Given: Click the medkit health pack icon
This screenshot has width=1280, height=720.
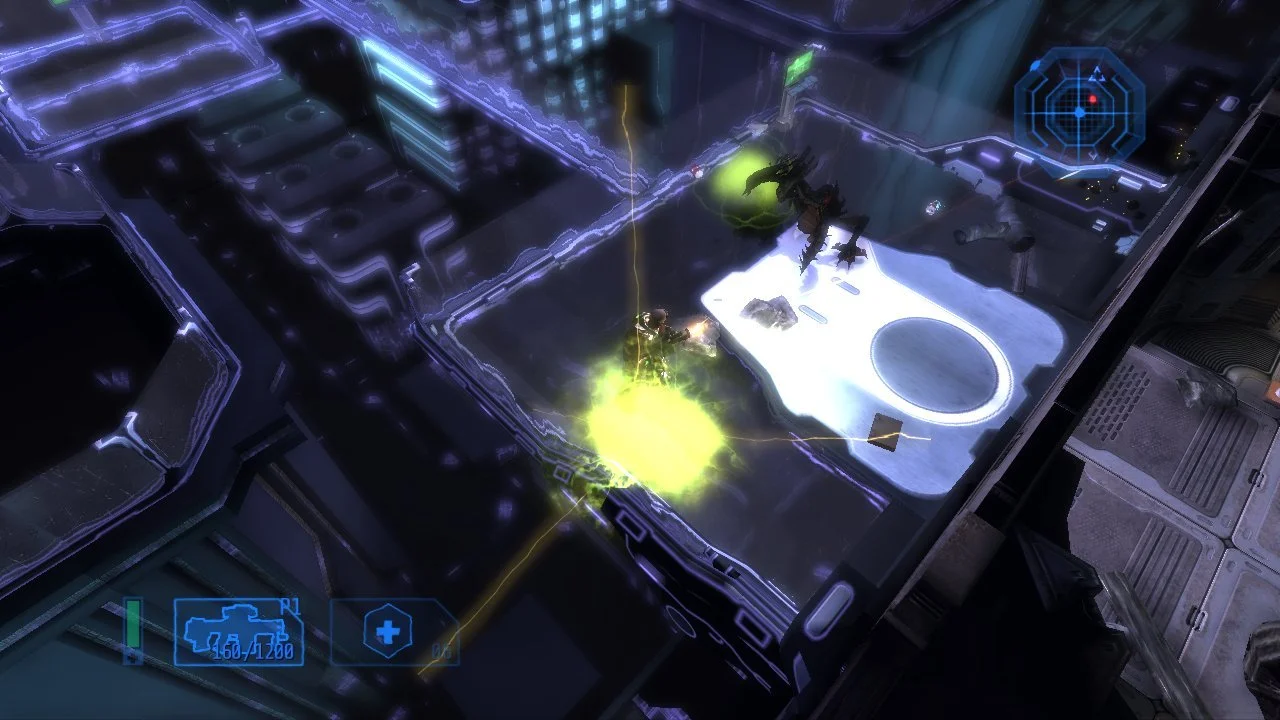Looking at the screenshot, I should [386, 630].
